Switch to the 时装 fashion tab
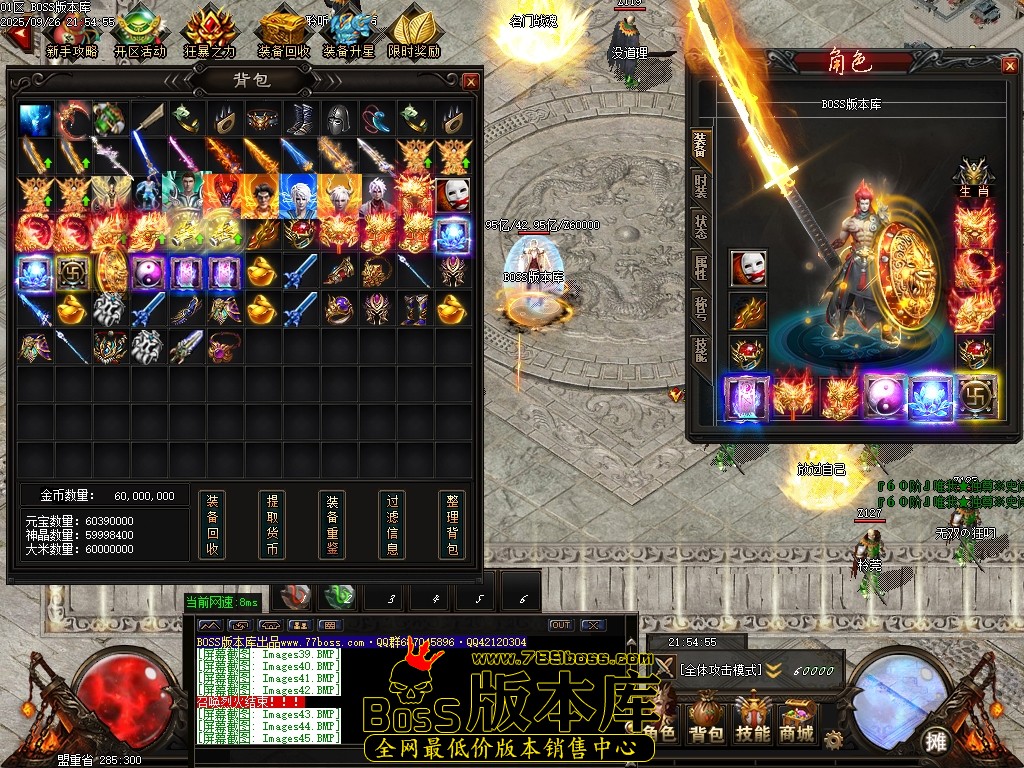1024x768 pixels. [700, 187]
